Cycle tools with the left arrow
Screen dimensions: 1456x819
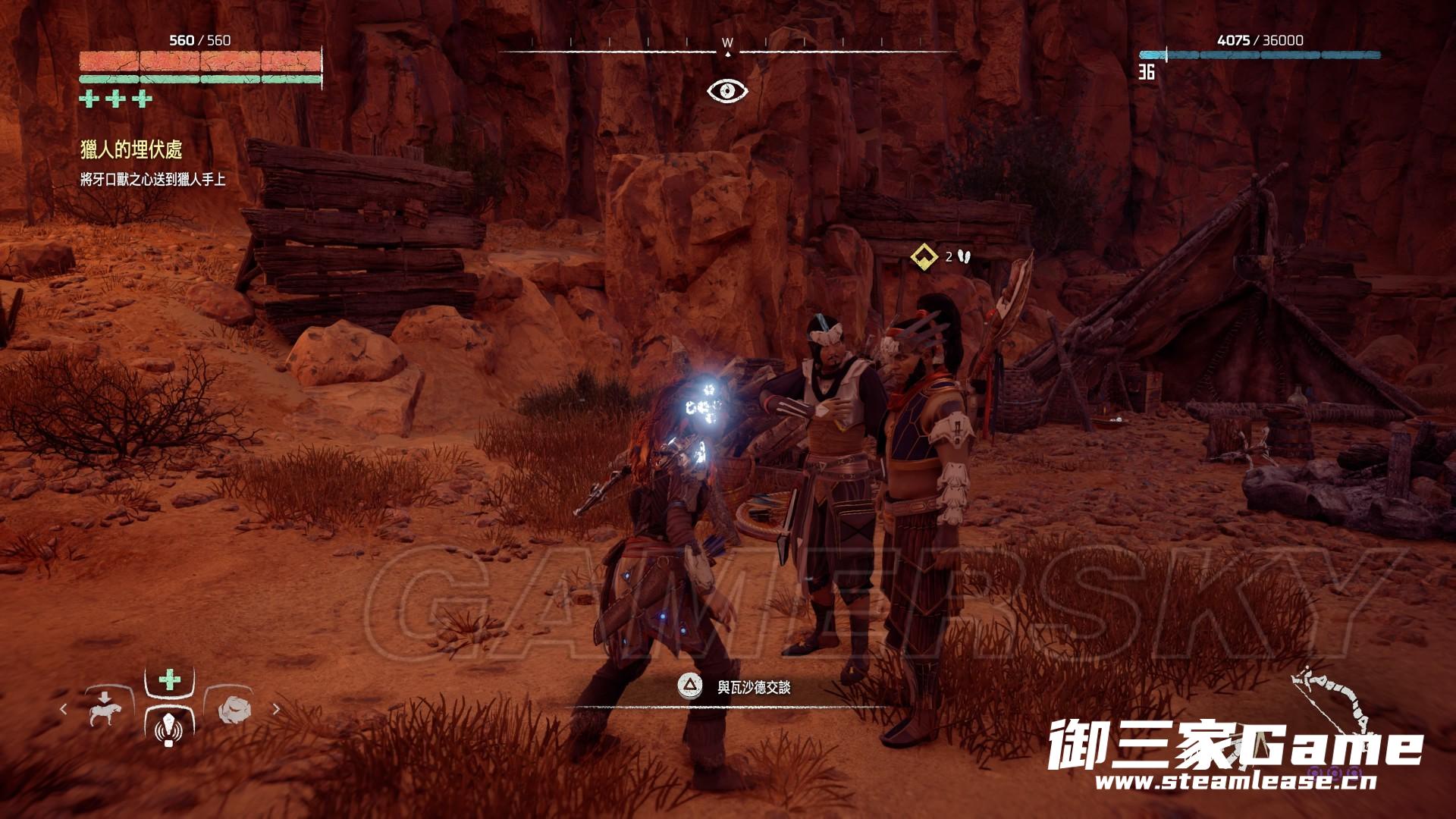[x=64, y=710]
